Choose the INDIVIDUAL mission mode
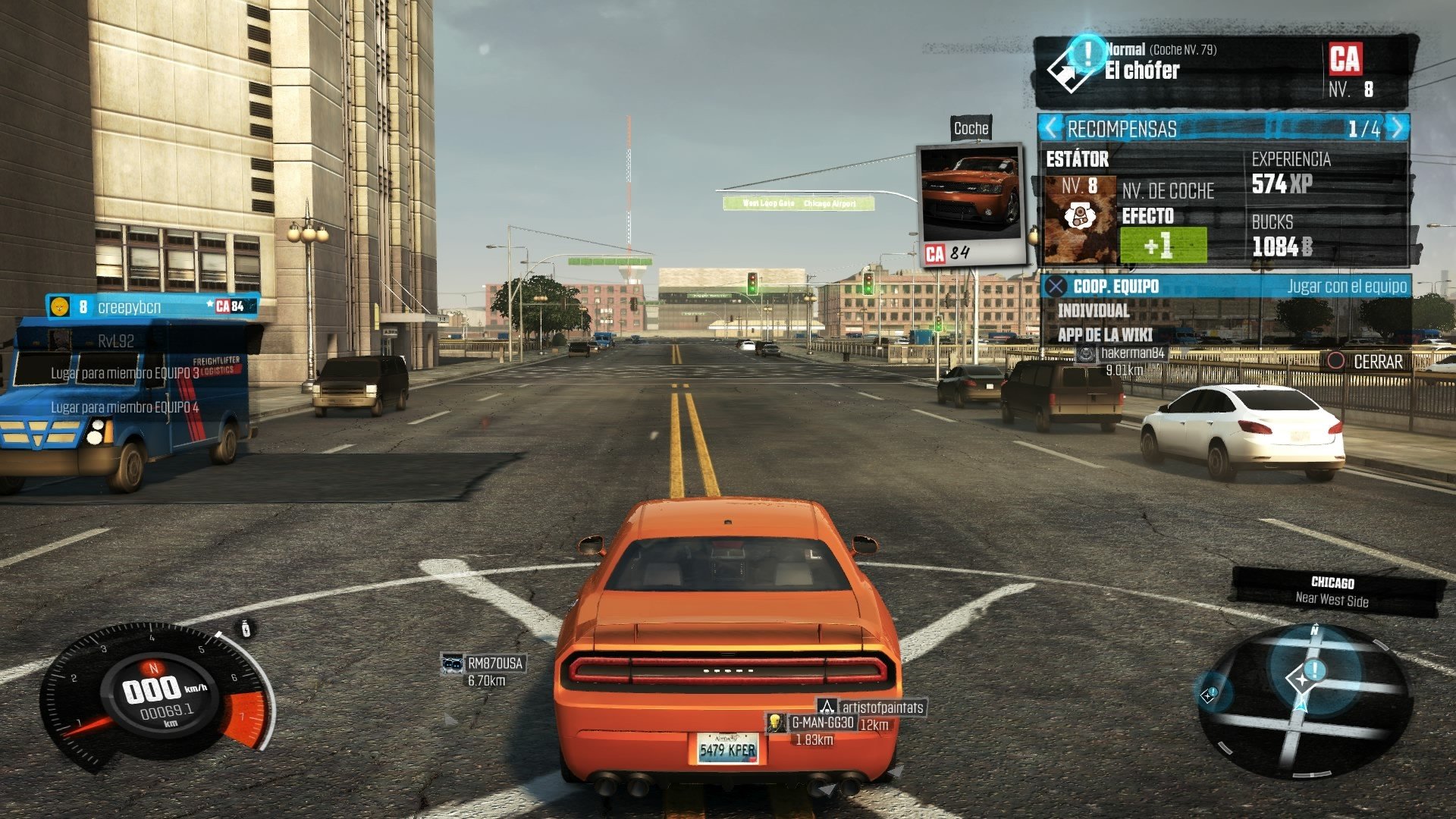1456x819 pixels. coord(1094,311)
